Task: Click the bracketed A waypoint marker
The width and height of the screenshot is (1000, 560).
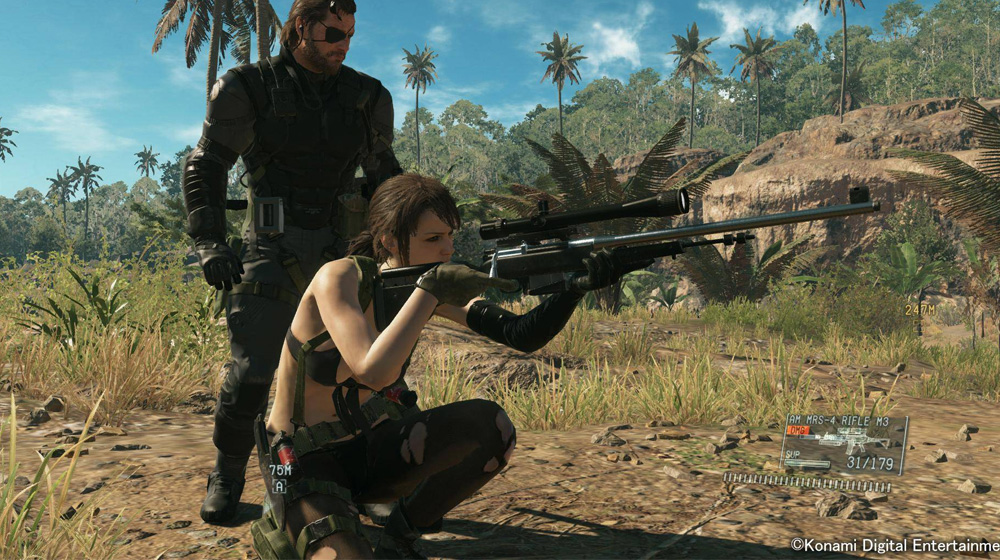Action: (x=280, y=487)
